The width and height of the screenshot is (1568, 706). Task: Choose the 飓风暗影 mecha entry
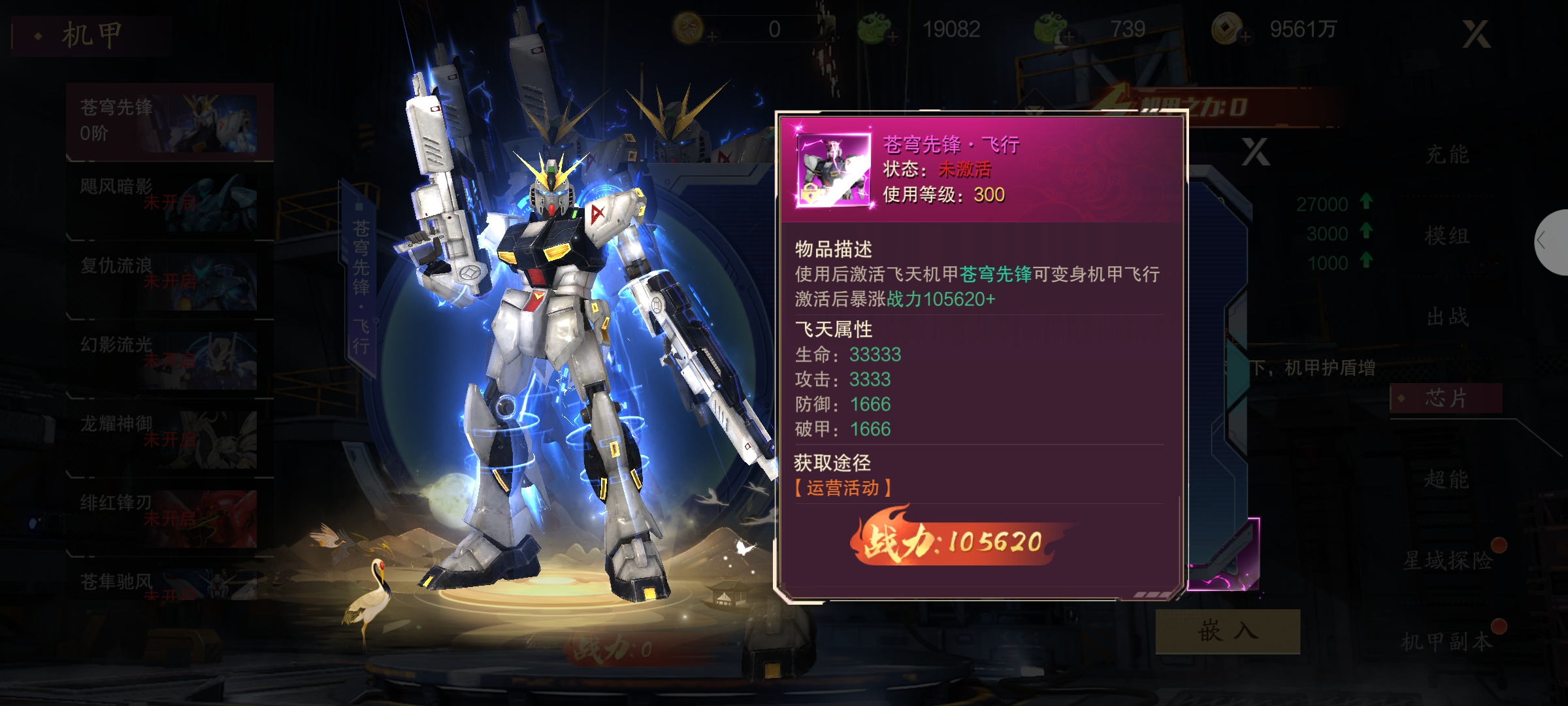click(x=169, y=201)
